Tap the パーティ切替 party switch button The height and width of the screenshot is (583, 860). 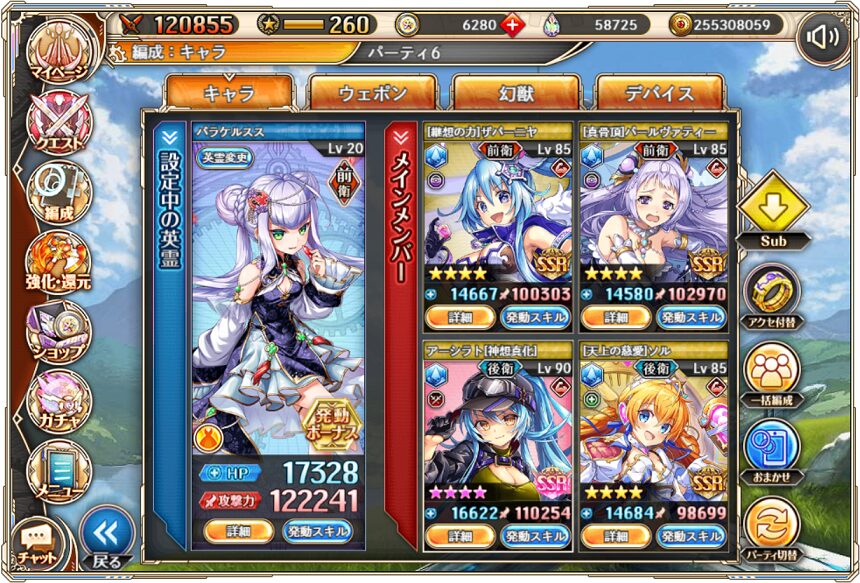click(773, 527)
